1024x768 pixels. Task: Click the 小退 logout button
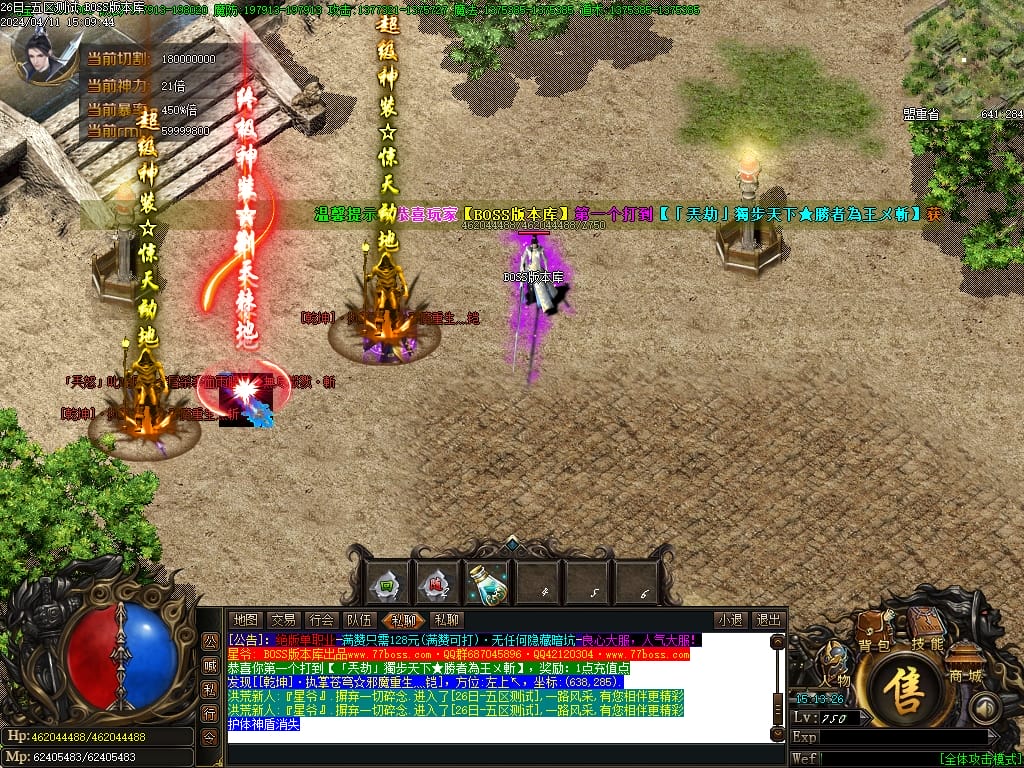pos(729,620)
